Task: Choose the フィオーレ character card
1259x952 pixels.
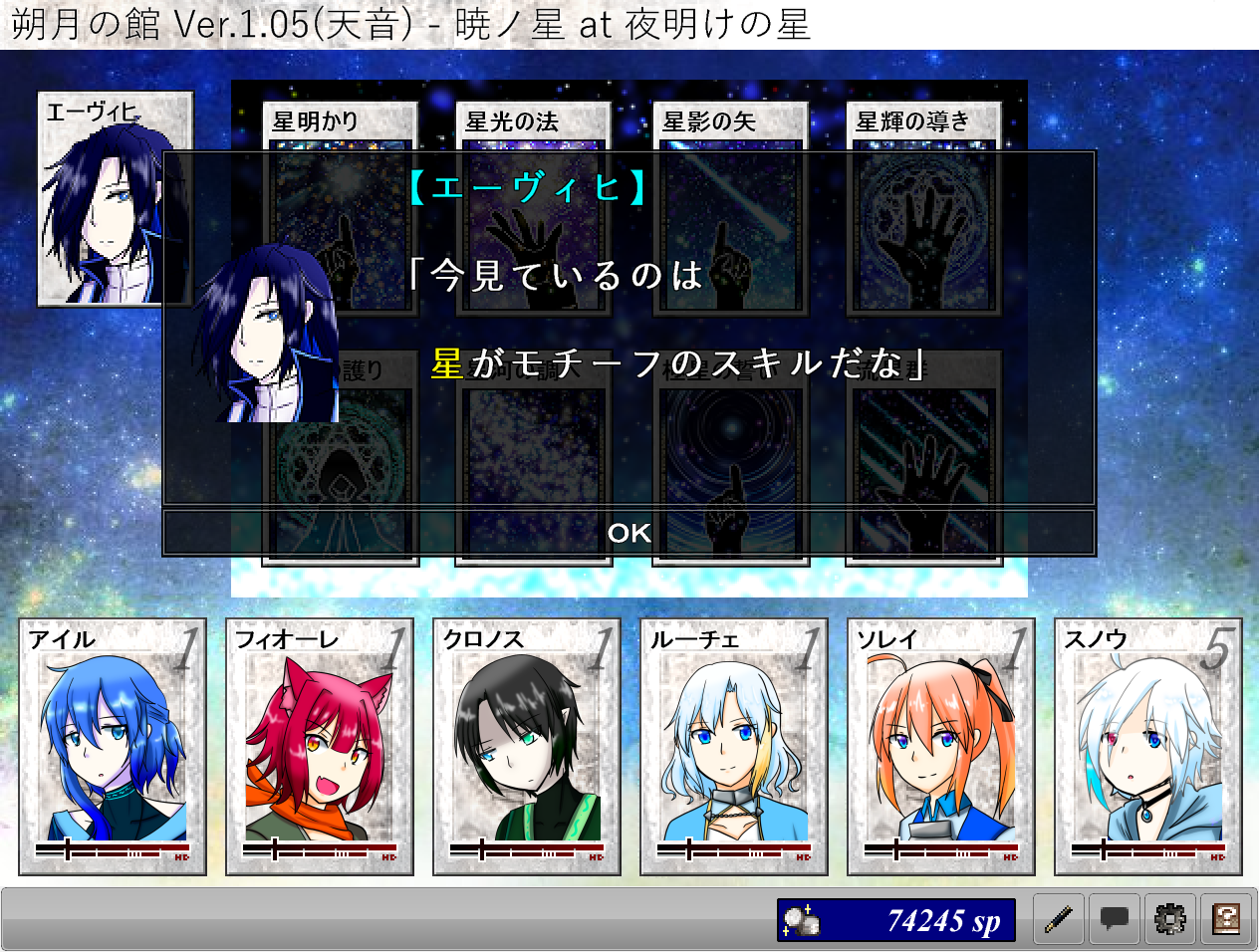Action: (320, 747)
